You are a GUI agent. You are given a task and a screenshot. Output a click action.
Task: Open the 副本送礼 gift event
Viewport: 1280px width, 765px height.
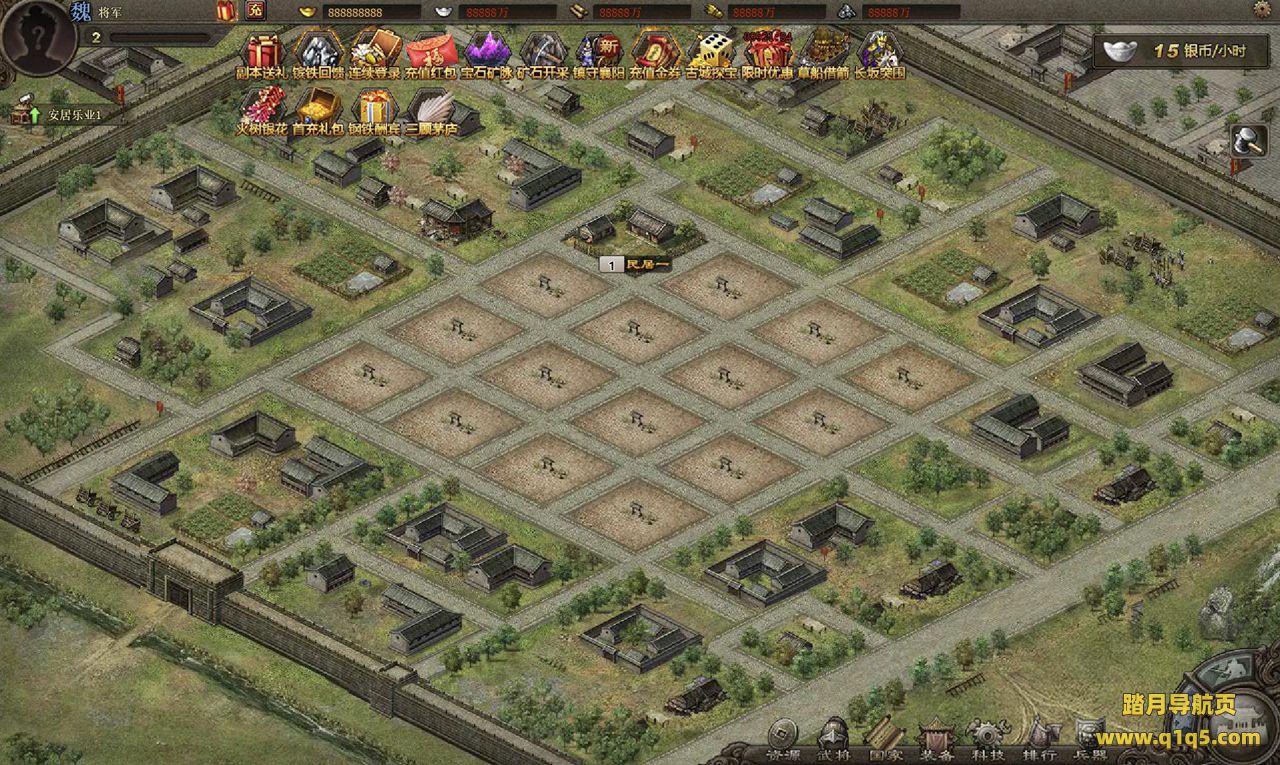click(265, 52)
